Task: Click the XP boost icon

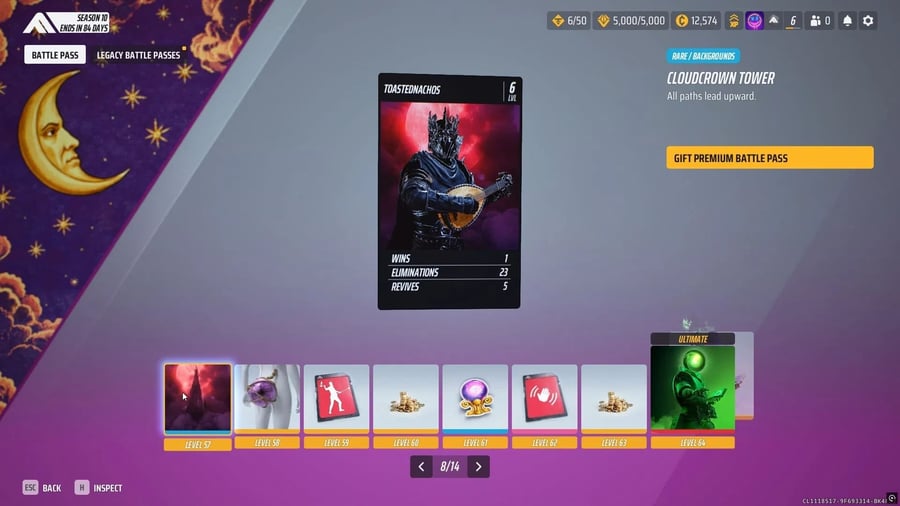Action: coord(733,21)
